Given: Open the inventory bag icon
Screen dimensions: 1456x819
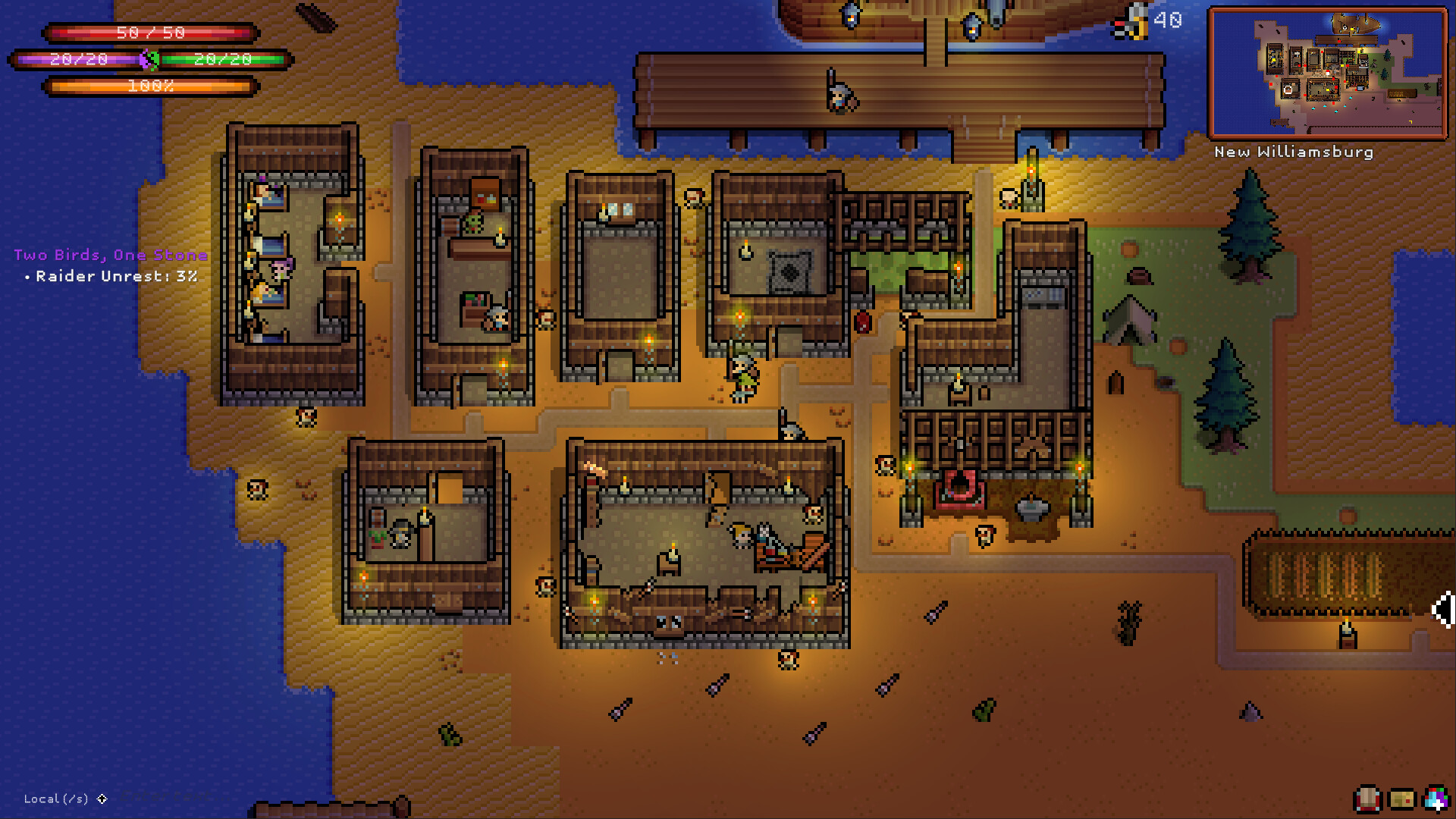Looking at the screenshot, I should pyautogui.click(x=1367, y=800).
